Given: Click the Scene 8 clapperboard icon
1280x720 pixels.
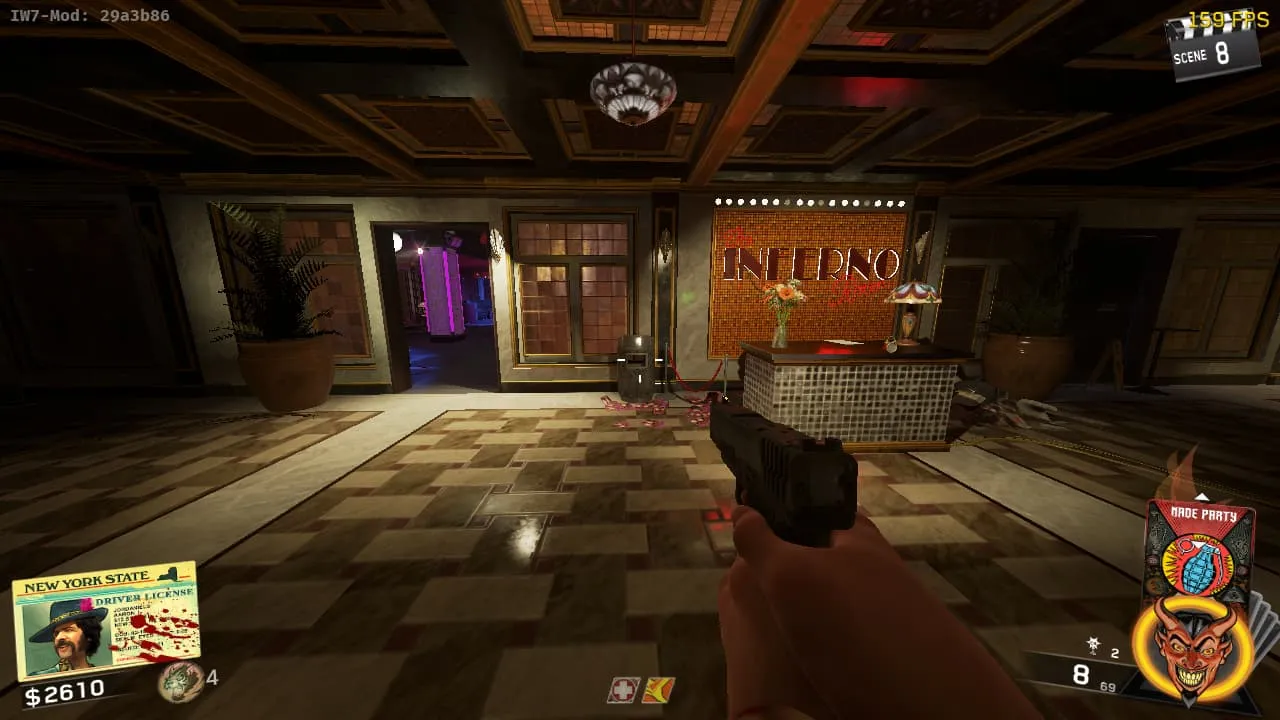Looking at the screenshot, I should tap(1211, 46).
